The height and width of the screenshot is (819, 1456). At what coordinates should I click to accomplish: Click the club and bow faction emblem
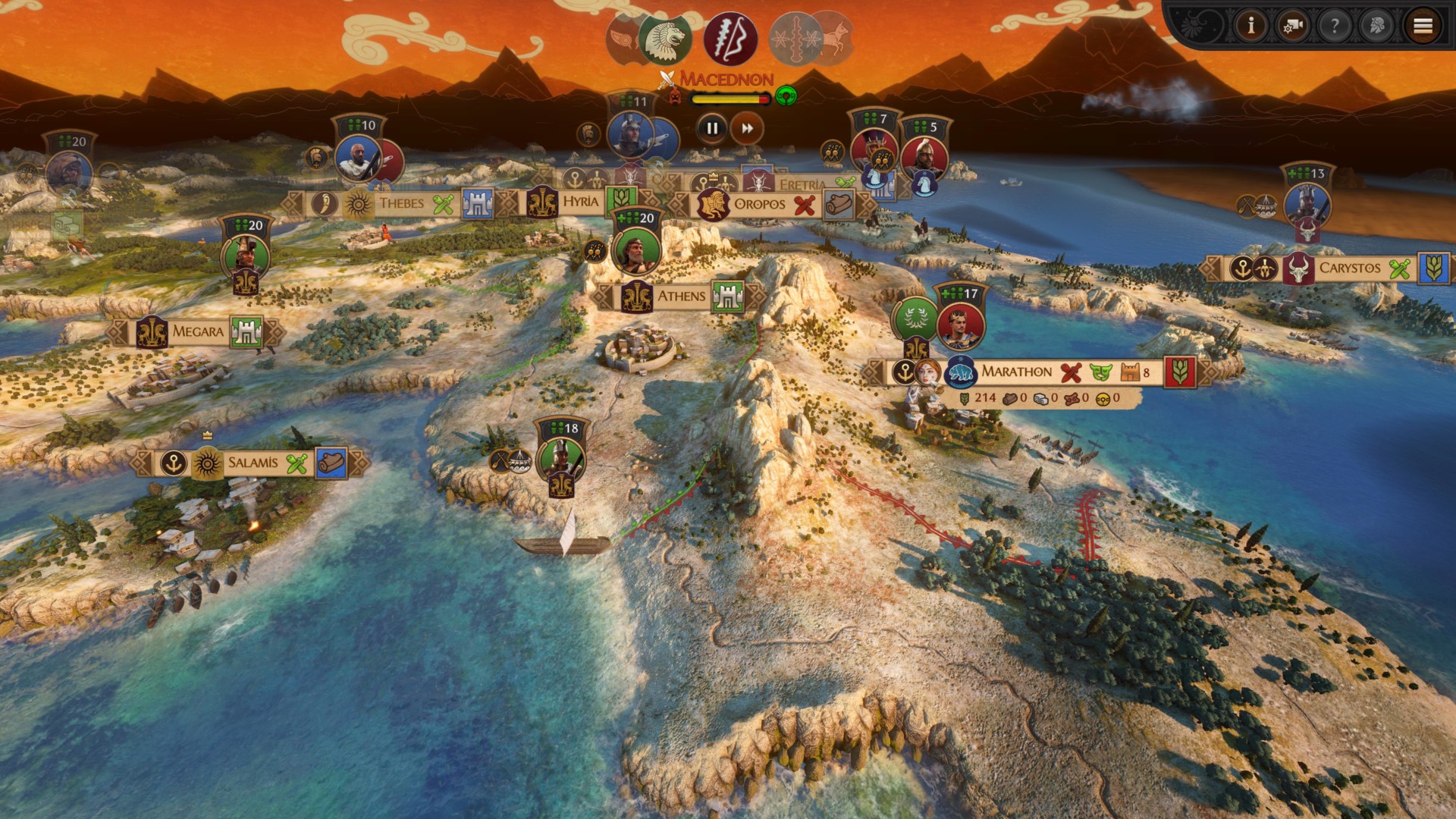pos(730,39)
